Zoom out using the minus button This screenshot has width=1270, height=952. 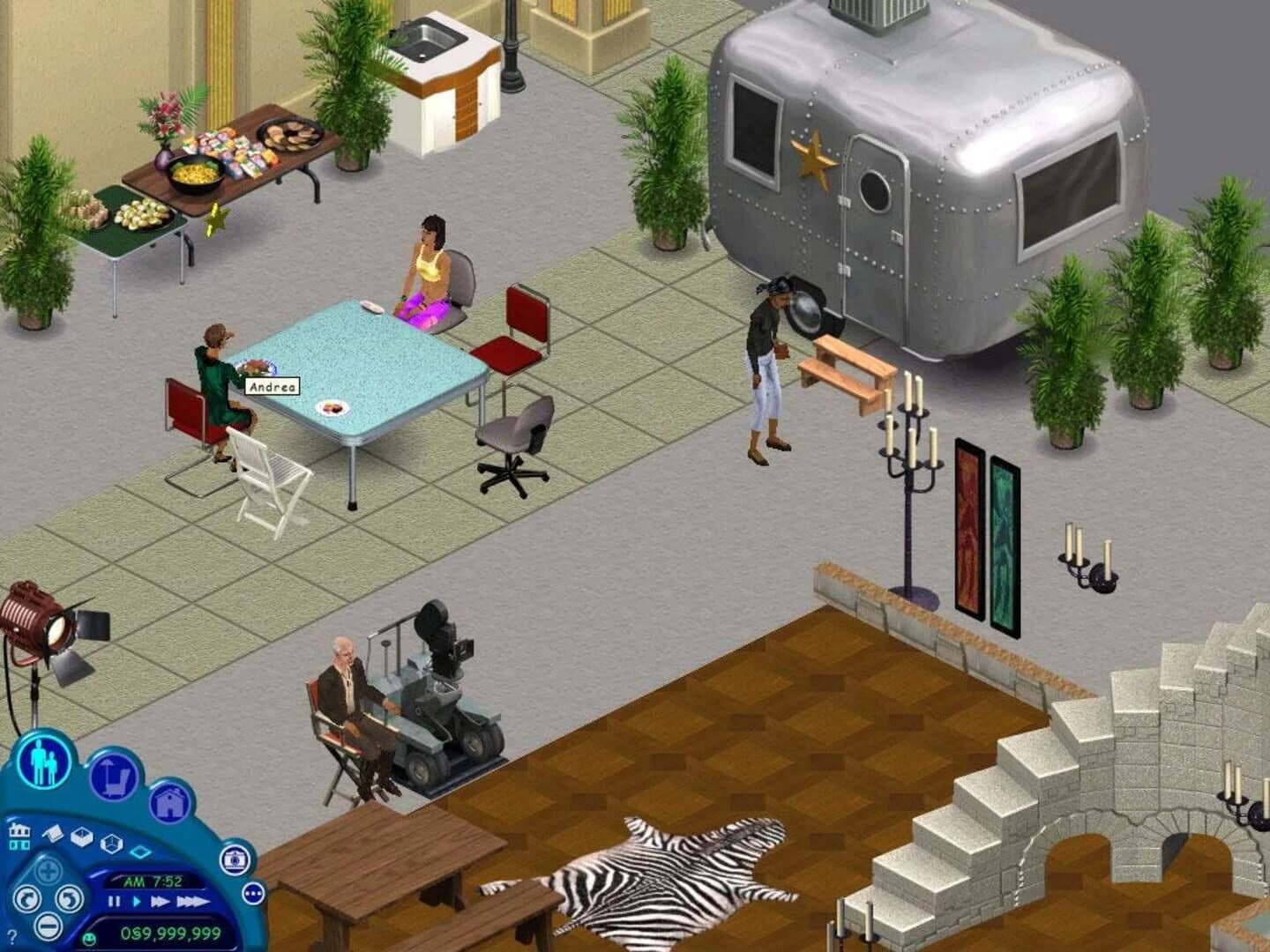pyautogui.click(x=48, y=928)
